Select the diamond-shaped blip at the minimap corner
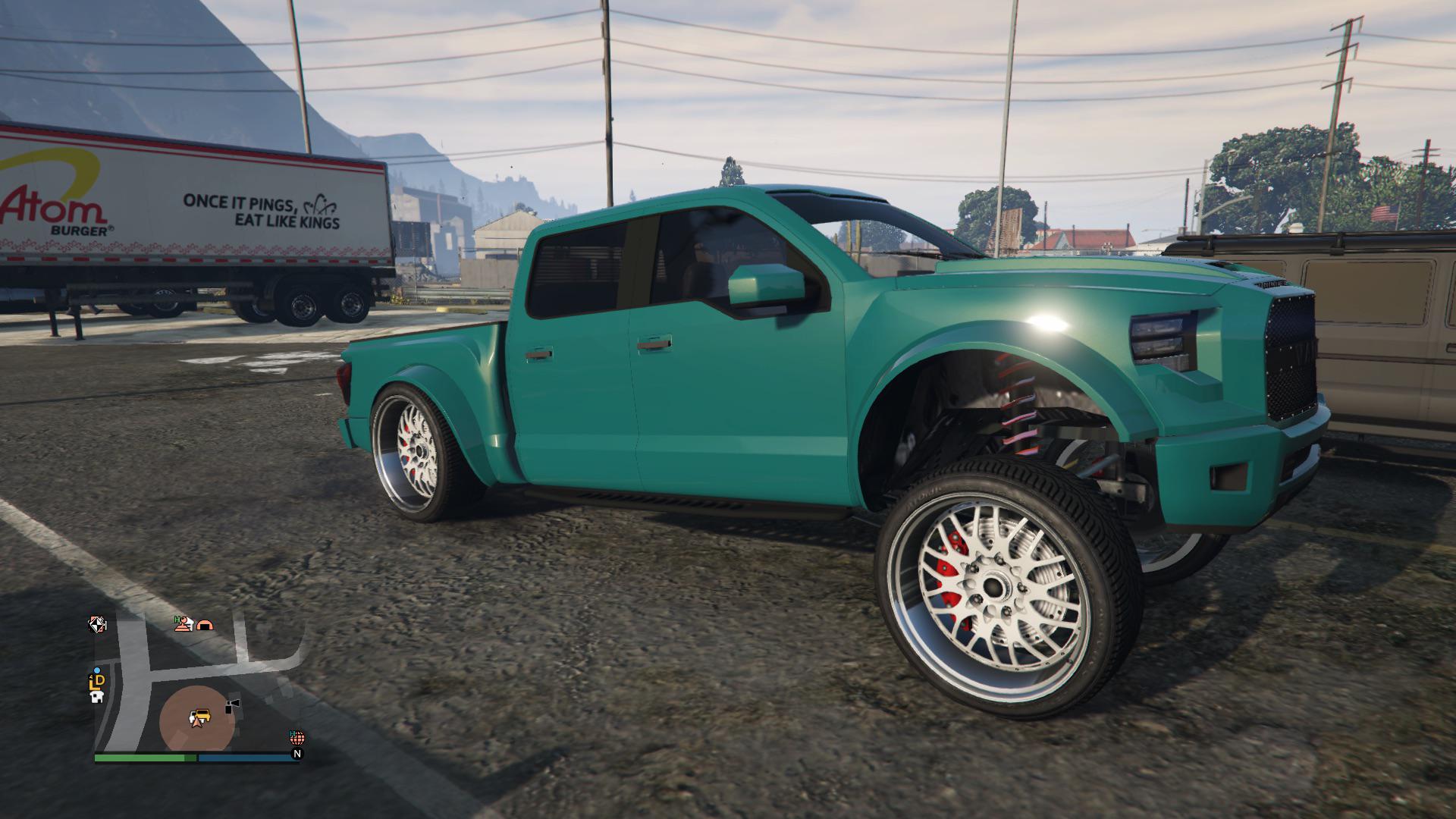This screenshot has width=1456, height=819. pyautogui.click(x=97, y=624)
